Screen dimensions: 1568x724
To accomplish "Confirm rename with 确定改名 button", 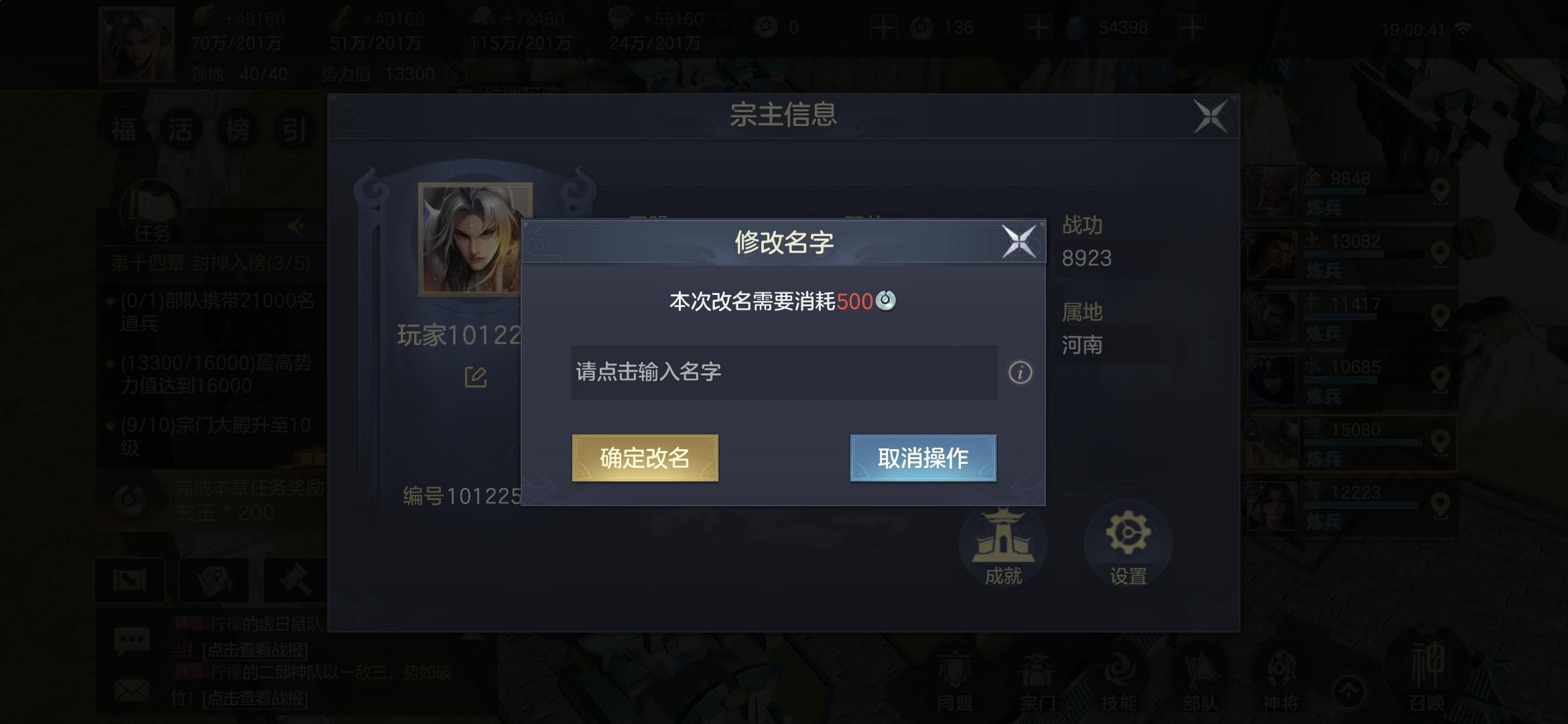I will pyautogui.click(x=645, y=457).
